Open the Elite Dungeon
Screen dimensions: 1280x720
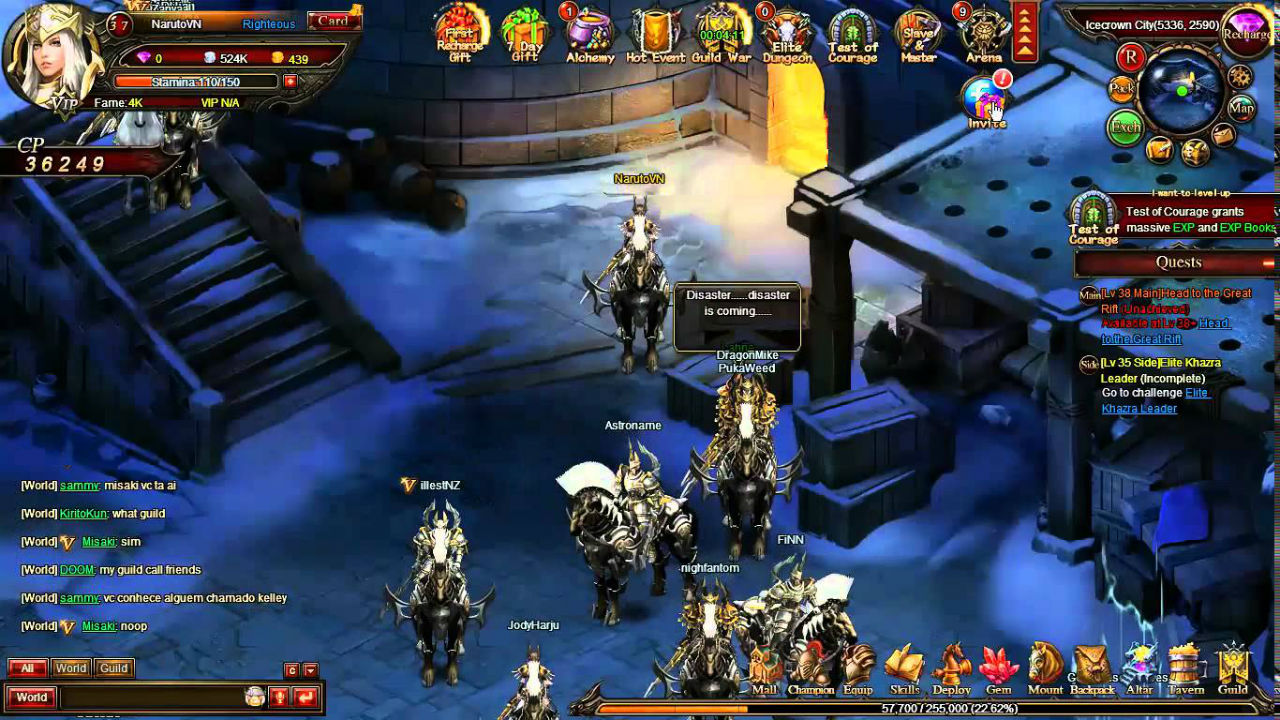click(x=787, y=33)
